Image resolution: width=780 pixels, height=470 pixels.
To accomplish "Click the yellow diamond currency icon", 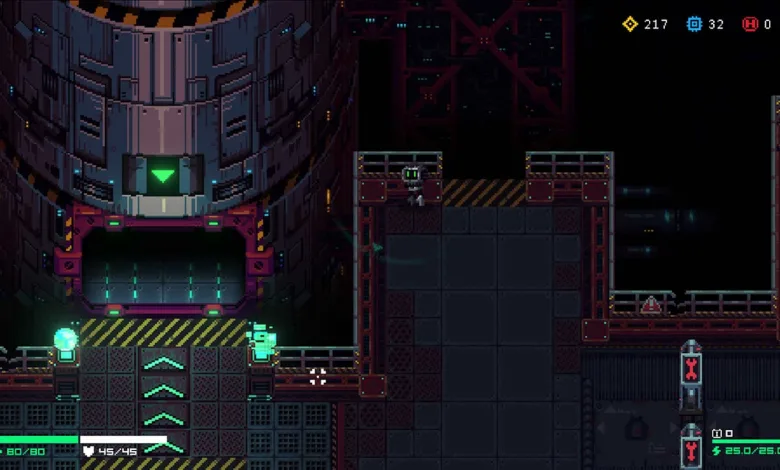I will pyautogui.click(x=630, y=24).
